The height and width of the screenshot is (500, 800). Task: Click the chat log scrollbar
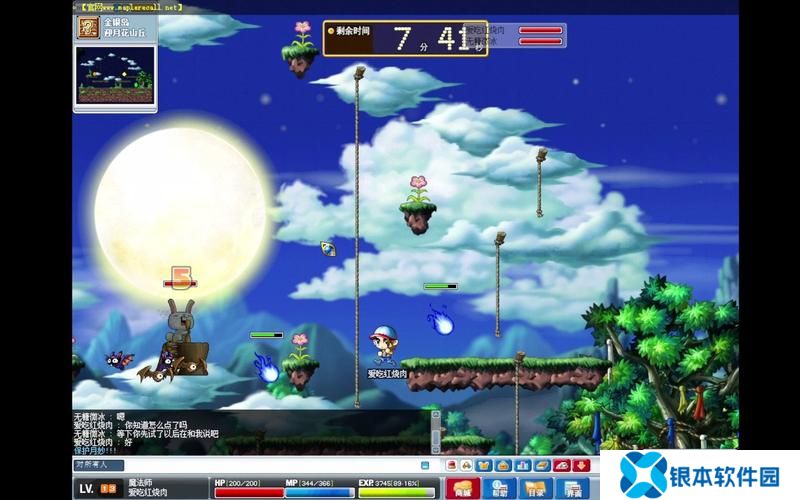pyautogui.click(x=436, y=432)
